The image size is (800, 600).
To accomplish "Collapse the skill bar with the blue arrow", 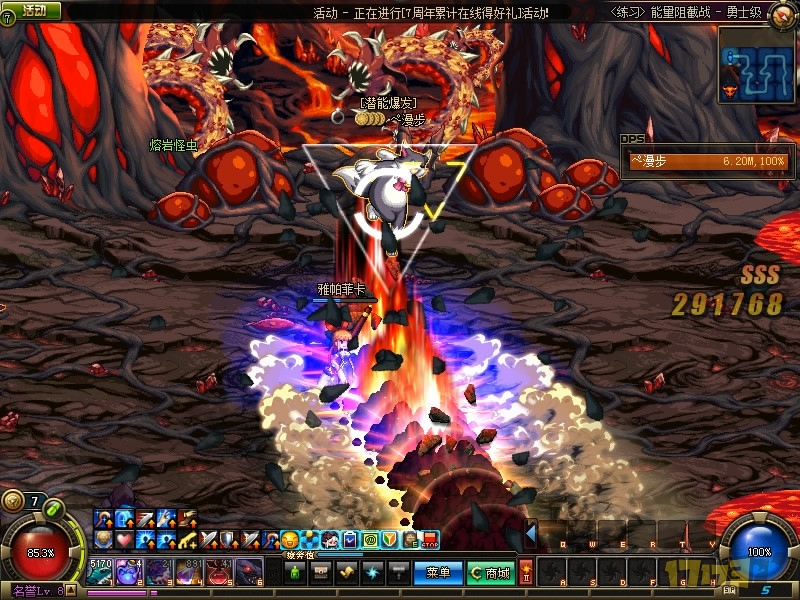I will (x=531, y=534).
